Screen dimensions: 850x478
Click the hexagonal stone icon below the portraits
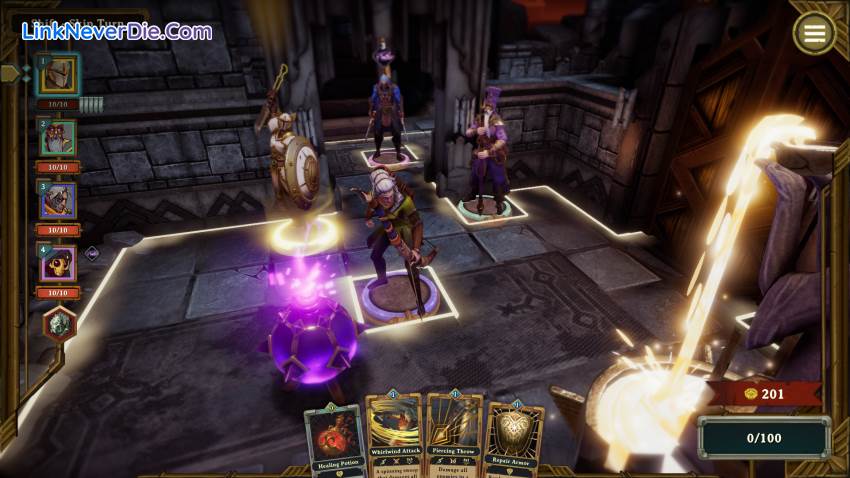tap(60, 324)
